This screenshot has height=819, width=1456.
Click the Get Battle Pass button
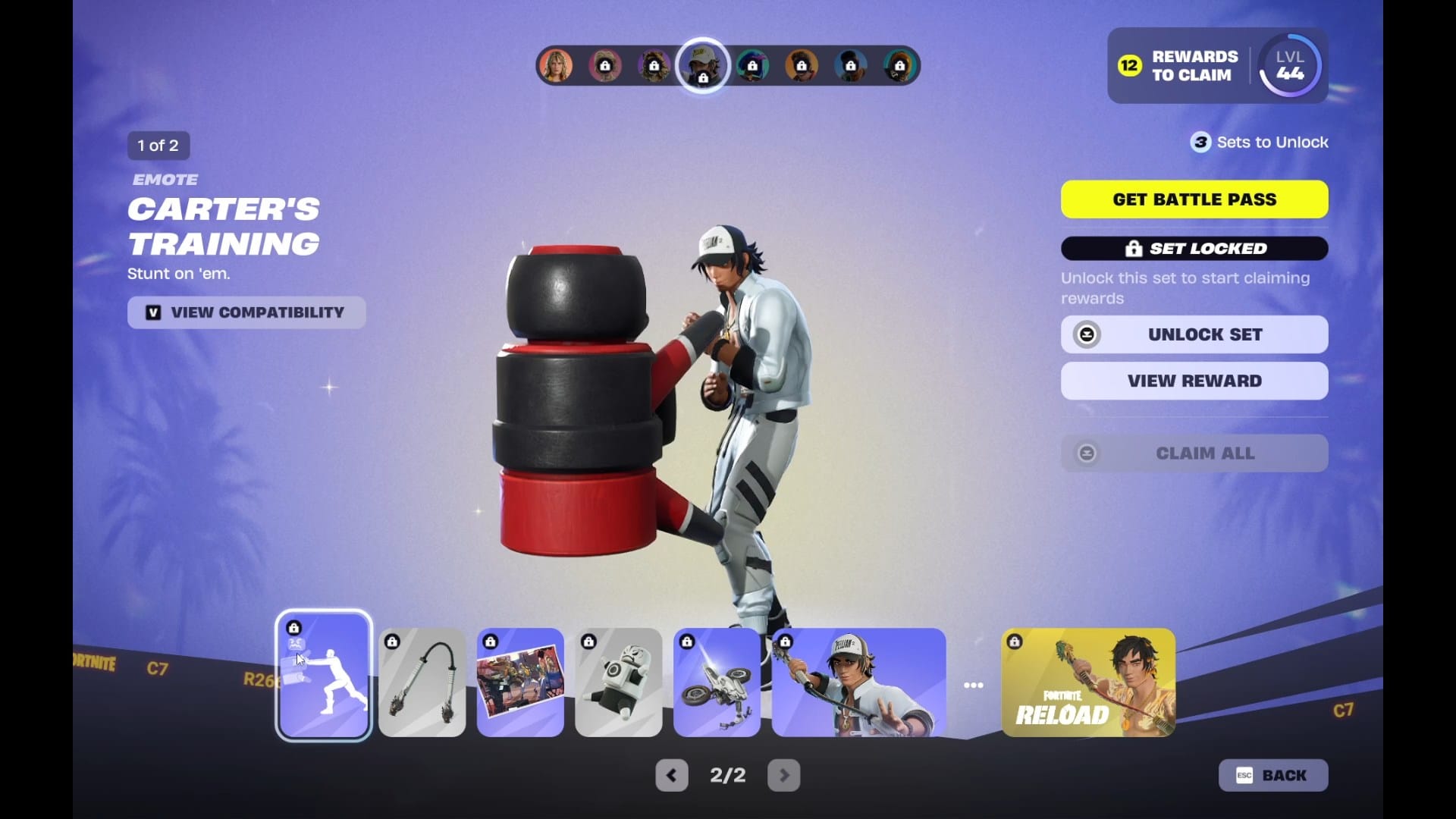click(x=1194, y=199)
